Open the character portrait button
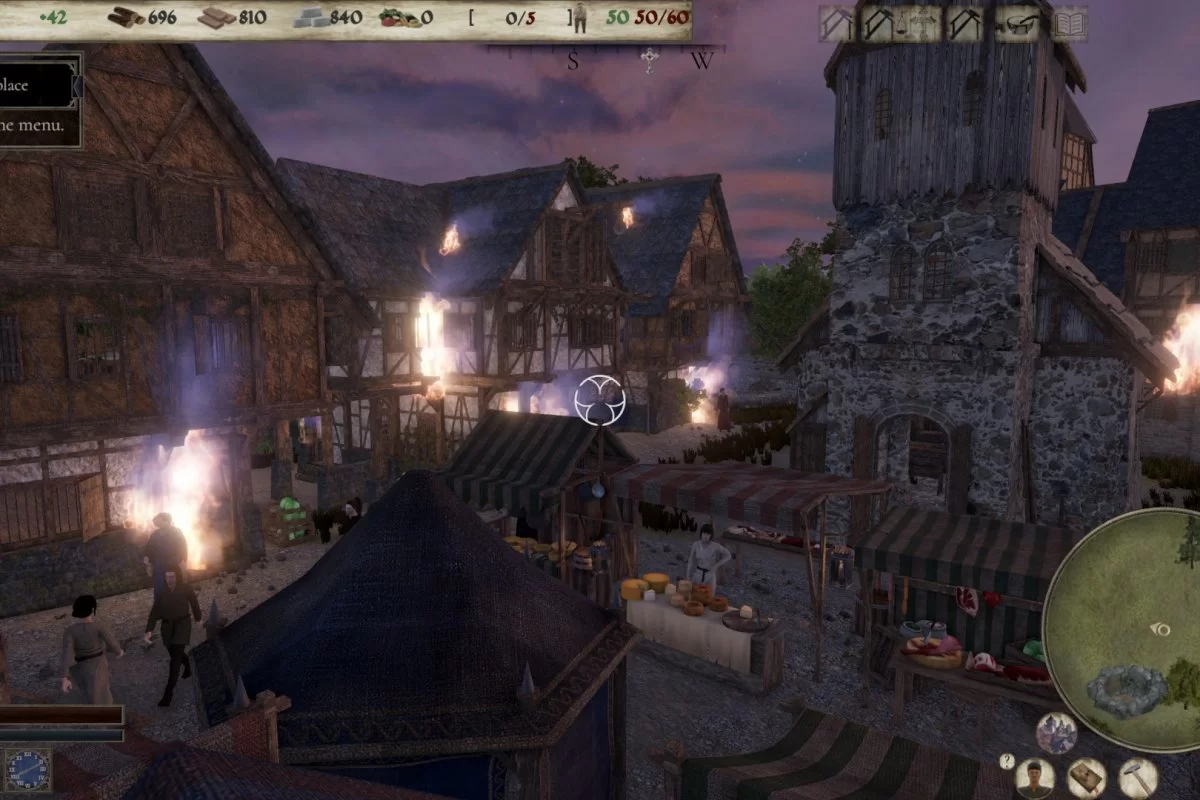Viewport: 1200px width, 800px height. pos(1034,778)
